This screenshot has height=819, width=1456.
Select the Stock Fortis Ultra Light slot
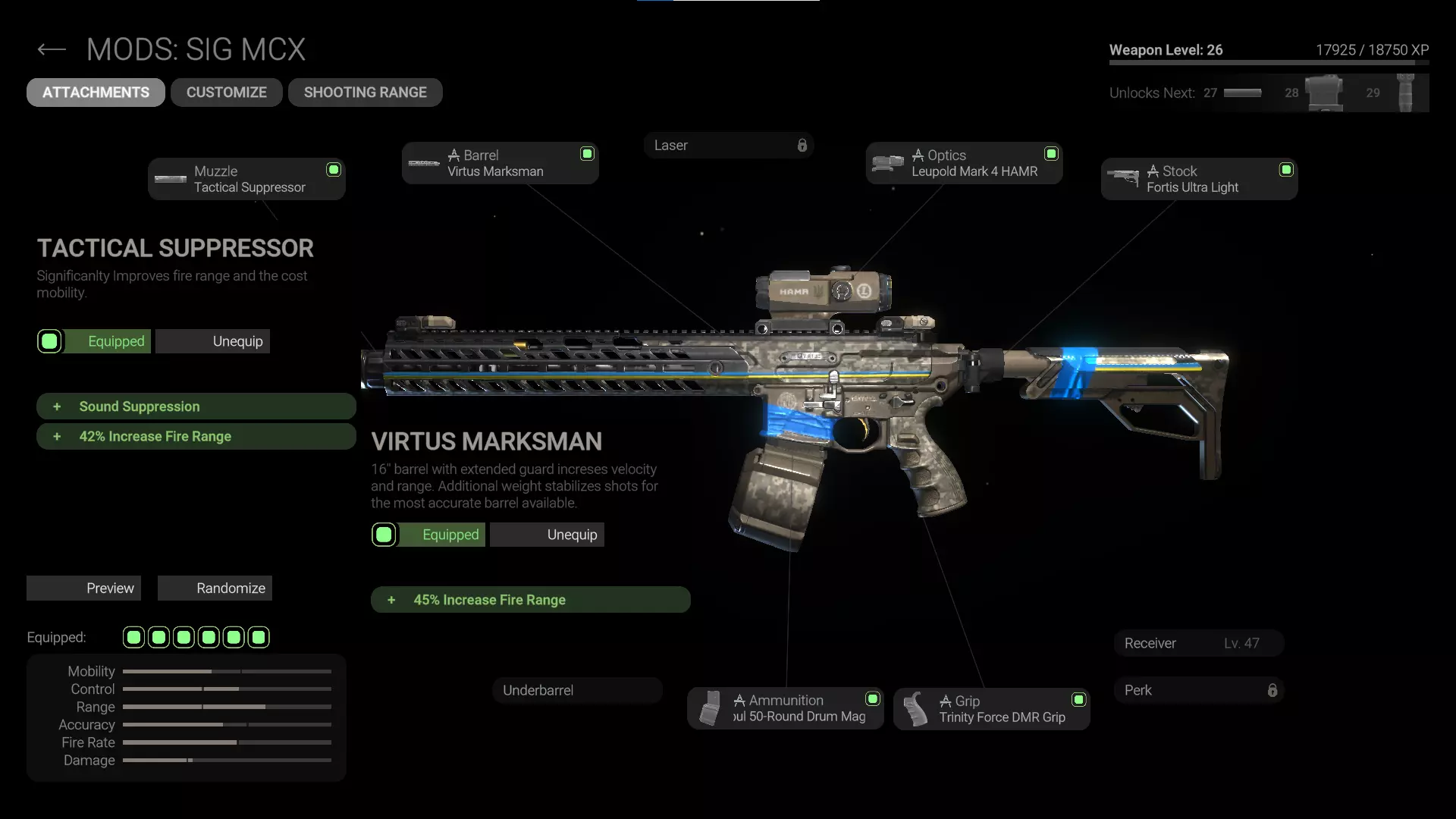pos(1199,179)
